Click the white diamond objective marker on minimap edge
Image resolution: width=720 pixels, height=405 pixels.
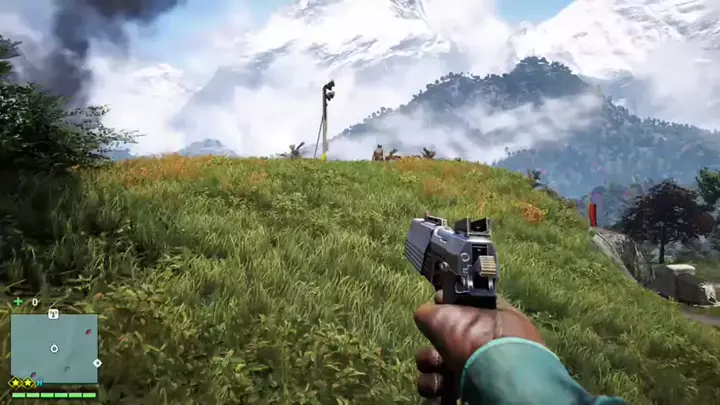pyautogui.click(x=97, y=362)
